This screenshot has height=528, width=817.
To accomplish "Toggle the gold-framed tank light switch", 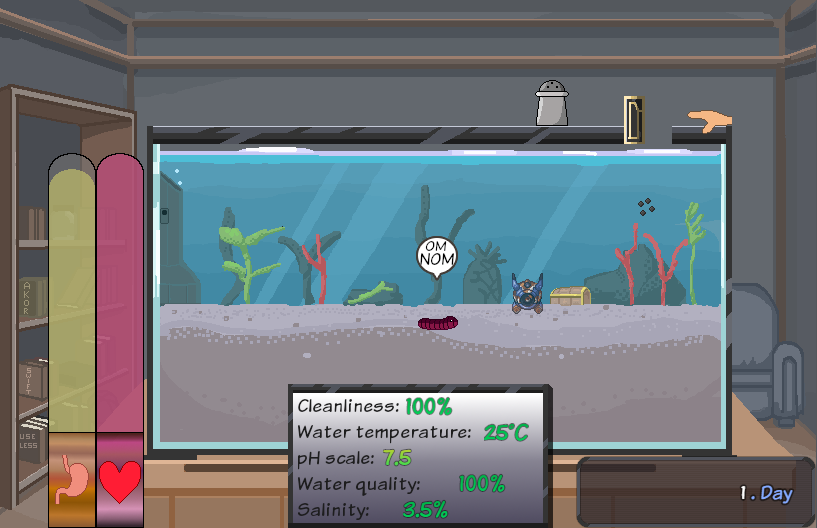I will click(x=634, y=119).
